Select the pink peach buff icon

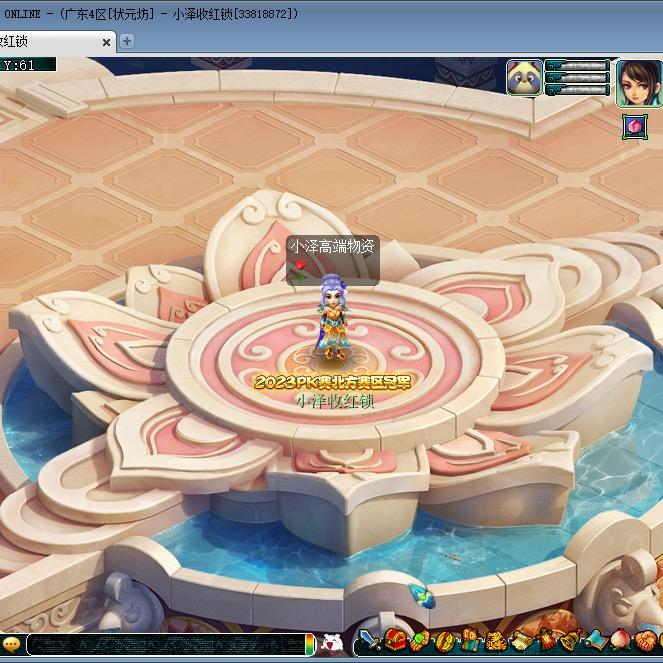[634, 126]
